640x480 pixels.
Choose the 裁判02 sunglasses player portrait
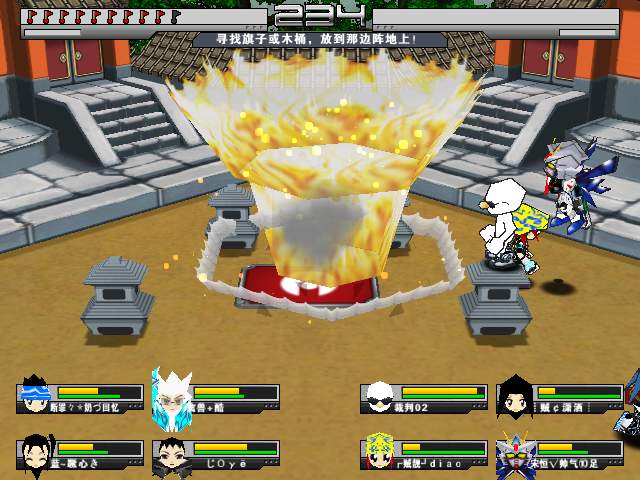(377, 396)
